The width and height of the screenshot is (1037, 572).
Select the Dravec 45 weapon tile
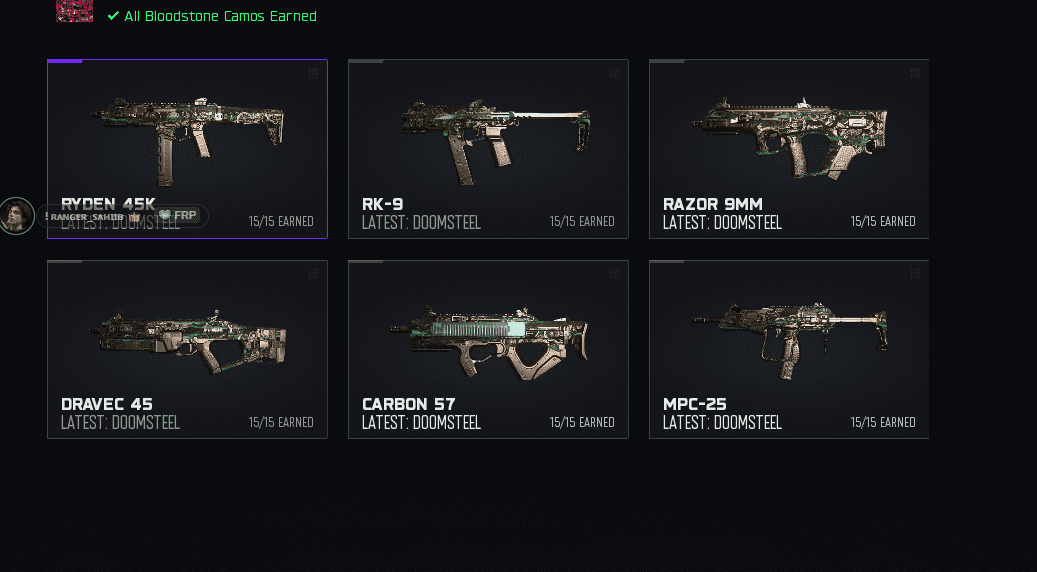pyautogui.click(x=187, y=349)
